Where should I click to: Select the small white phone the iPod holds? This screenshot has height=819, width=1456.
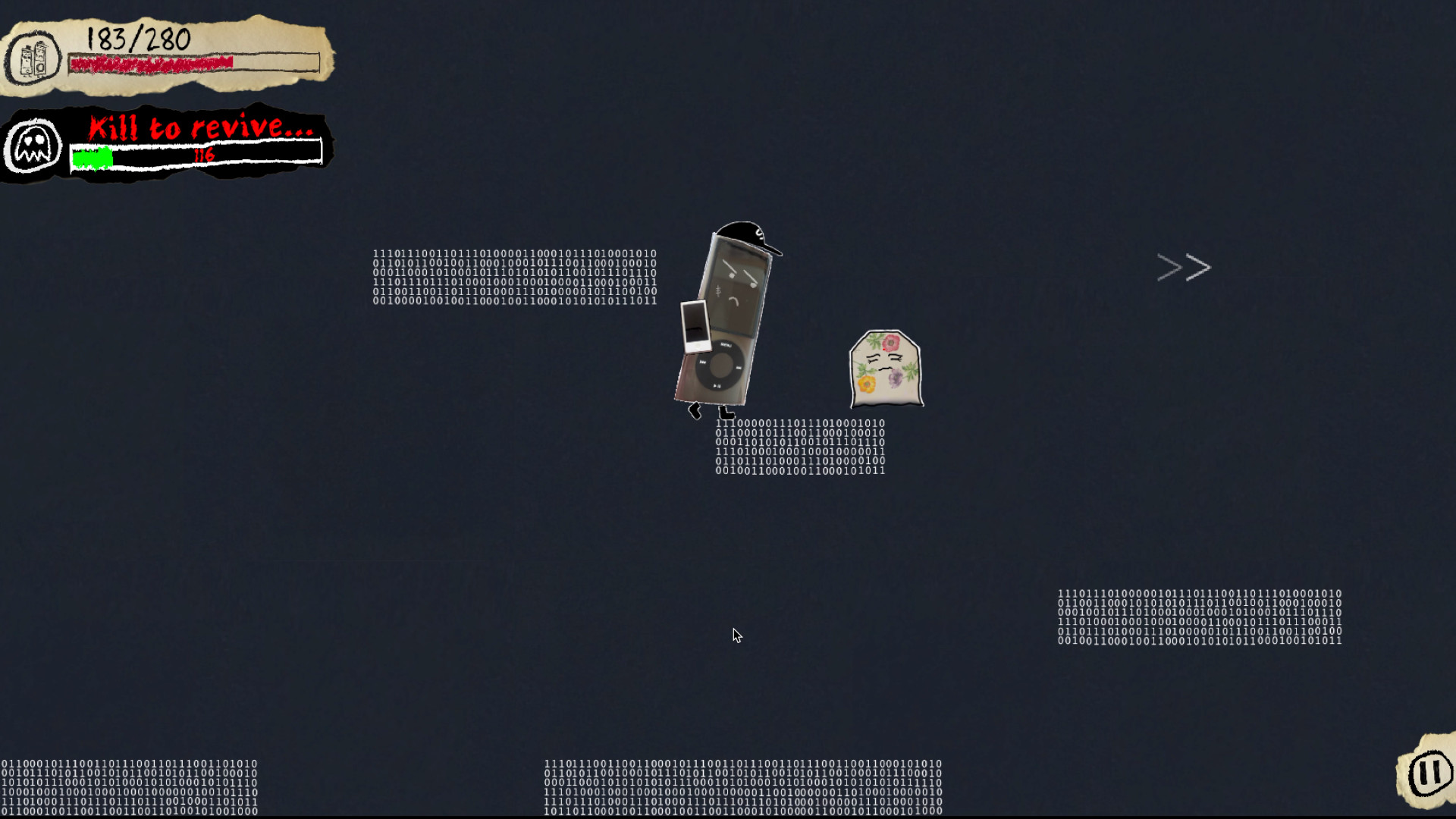[x=695, y=326]
